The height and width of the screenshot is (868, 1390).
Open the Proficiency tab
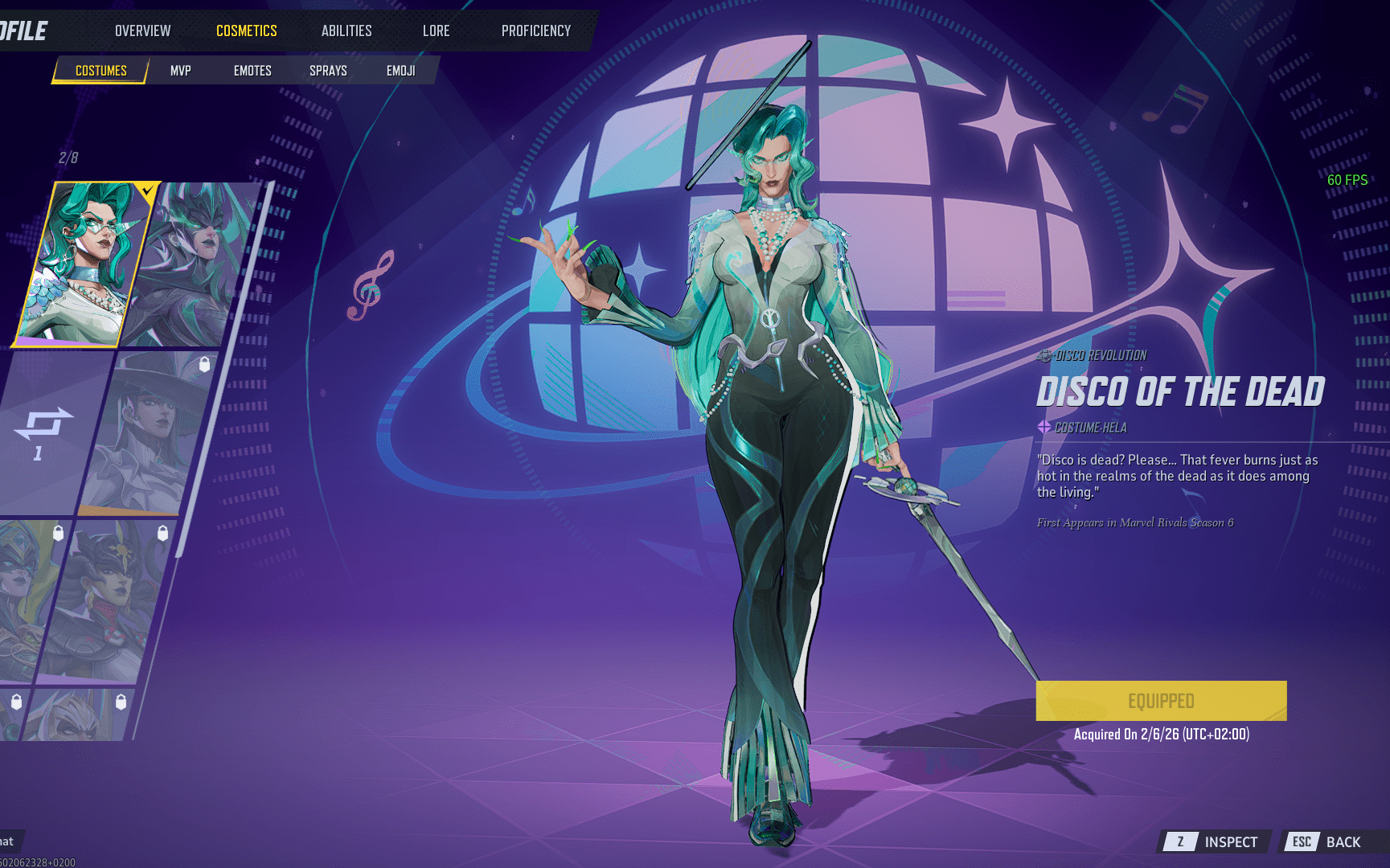pos(536,31)
